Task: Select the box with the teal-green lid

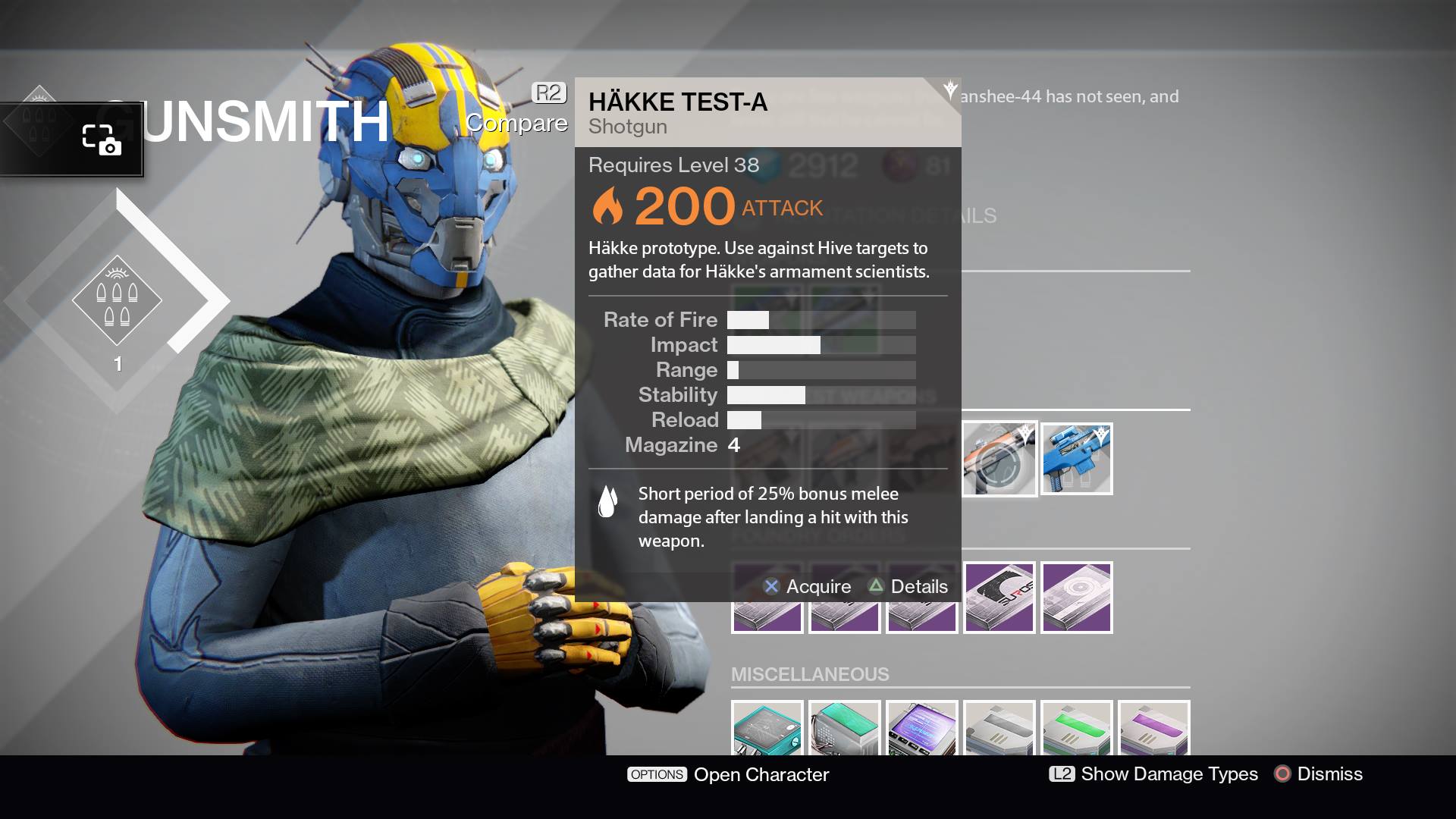Action: pos(844,729)
